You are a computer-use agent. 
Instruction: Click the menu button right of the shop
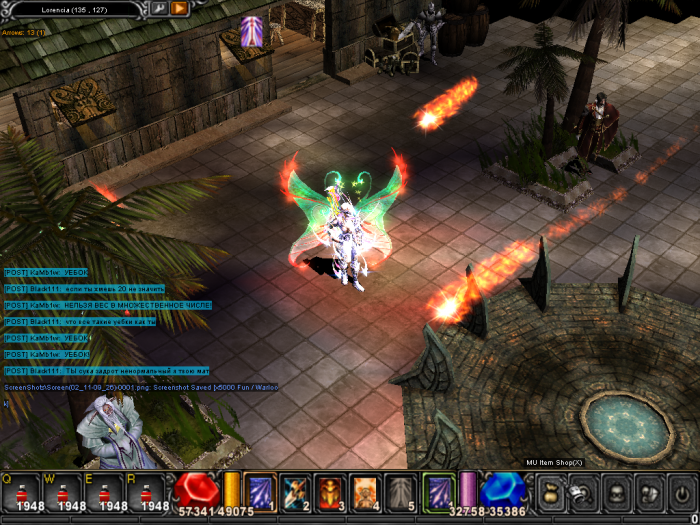[584, 493]
